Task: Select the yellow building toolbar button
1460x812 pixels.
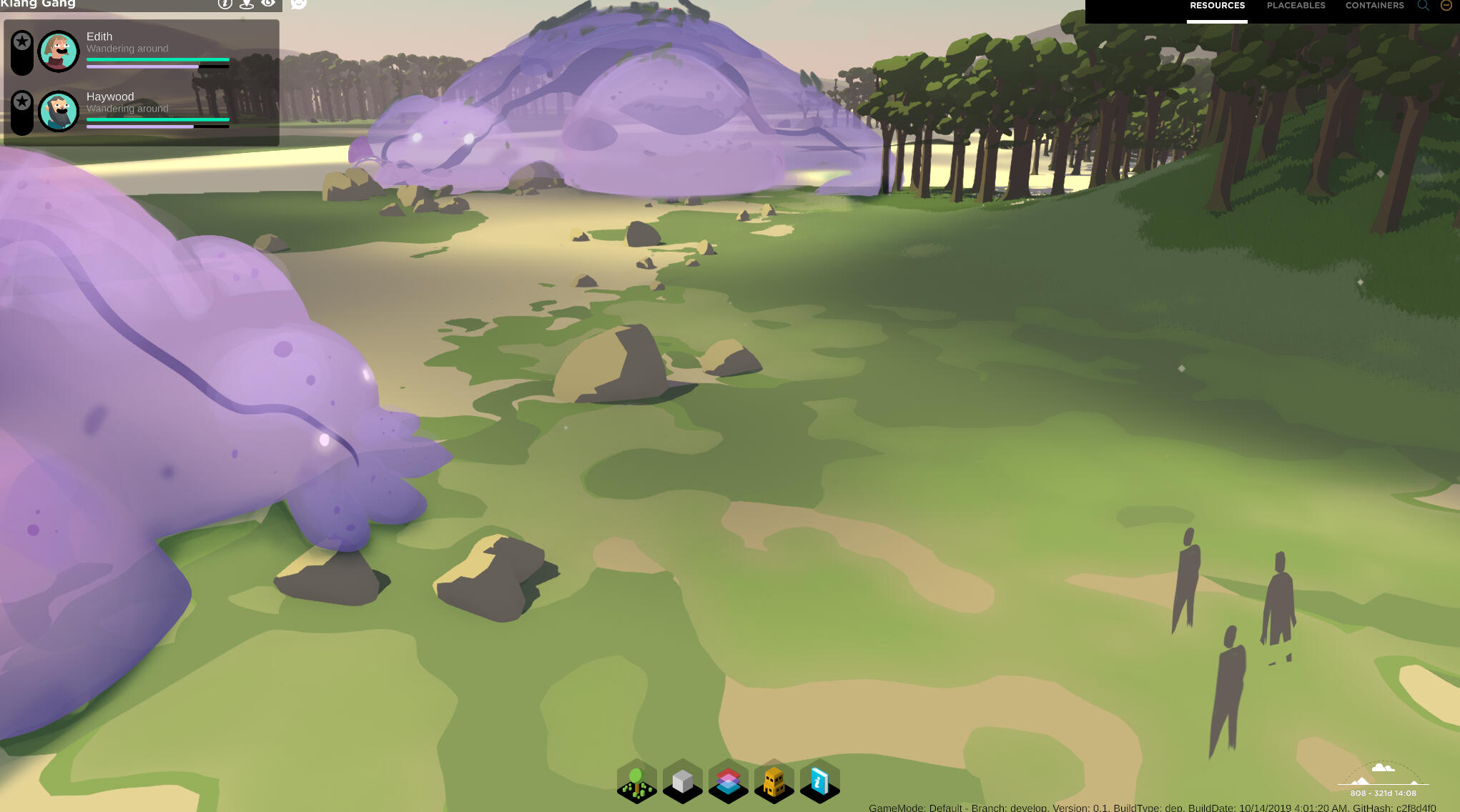Action: pyautogui.click(x=774, y=781)
